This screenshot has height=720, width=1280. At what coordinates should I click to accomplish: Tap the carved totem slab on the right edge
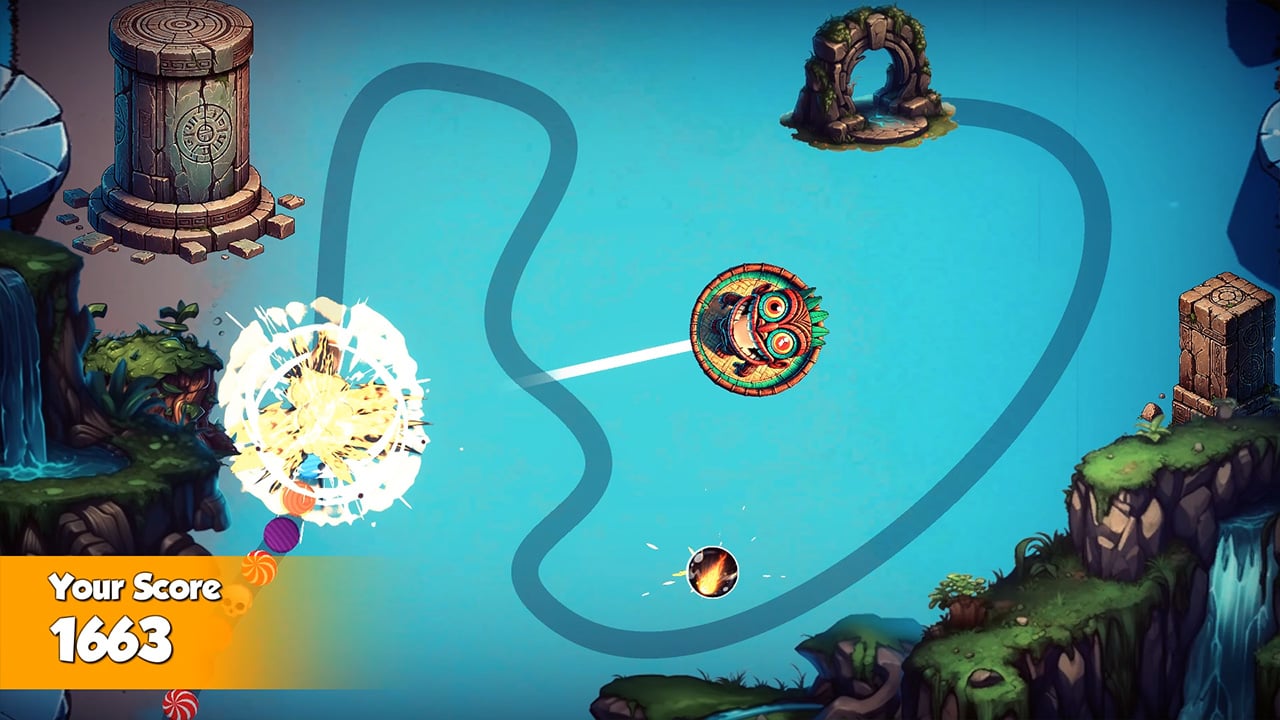(1222, 330)
